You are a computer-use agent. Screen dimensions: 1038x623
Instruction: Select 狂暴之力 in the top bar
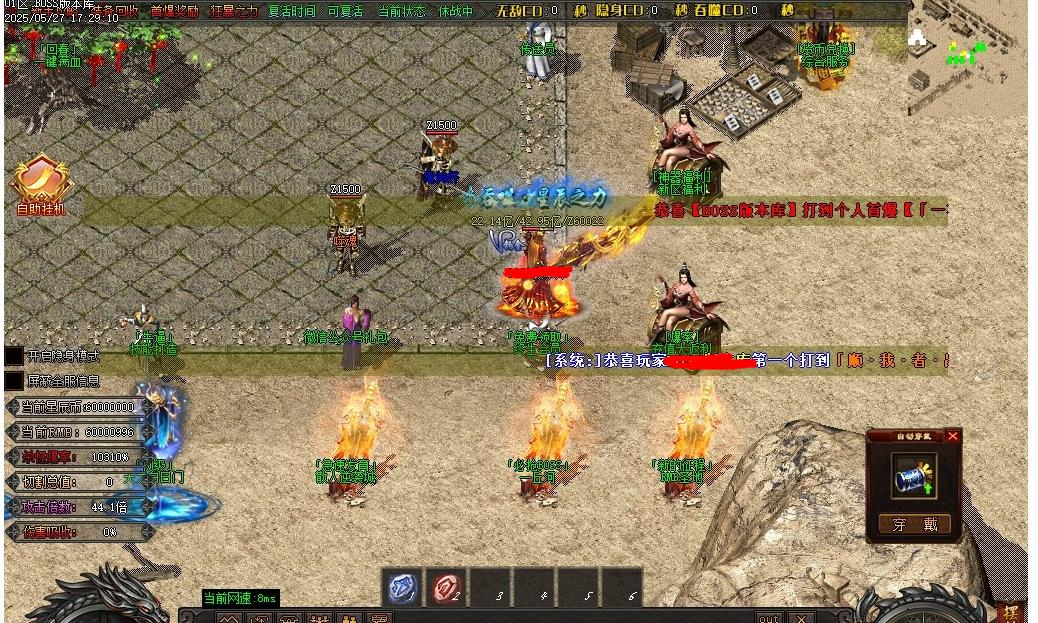(x=233, y=11)
